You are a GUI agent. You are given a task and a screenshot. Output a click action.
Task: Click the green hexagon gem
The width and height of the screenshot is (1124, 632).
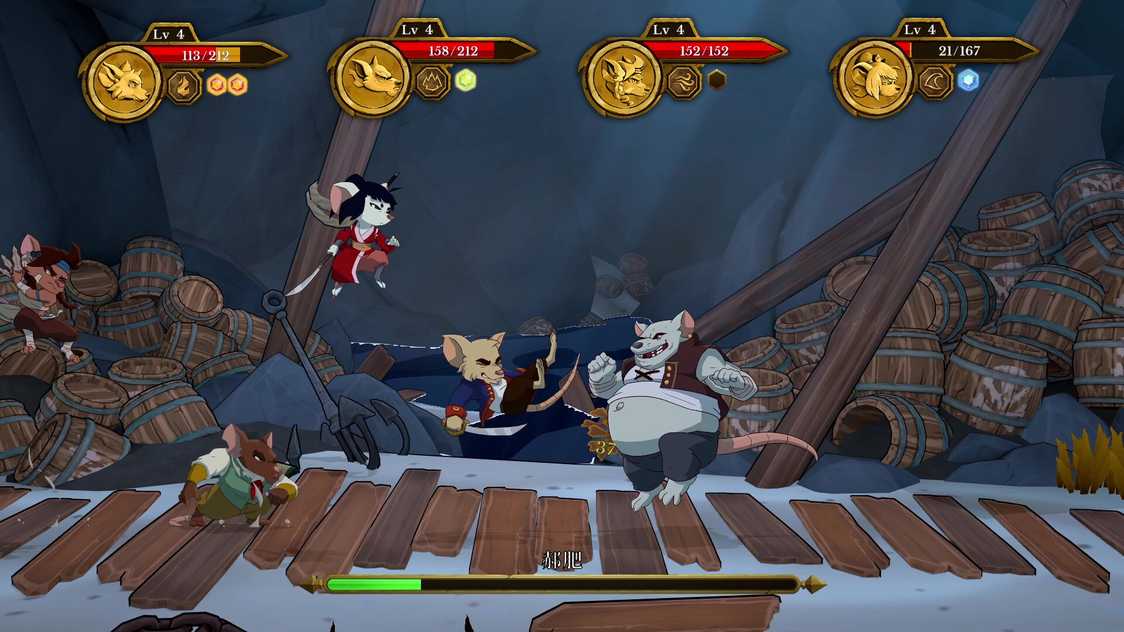click(x=466, y=80)
